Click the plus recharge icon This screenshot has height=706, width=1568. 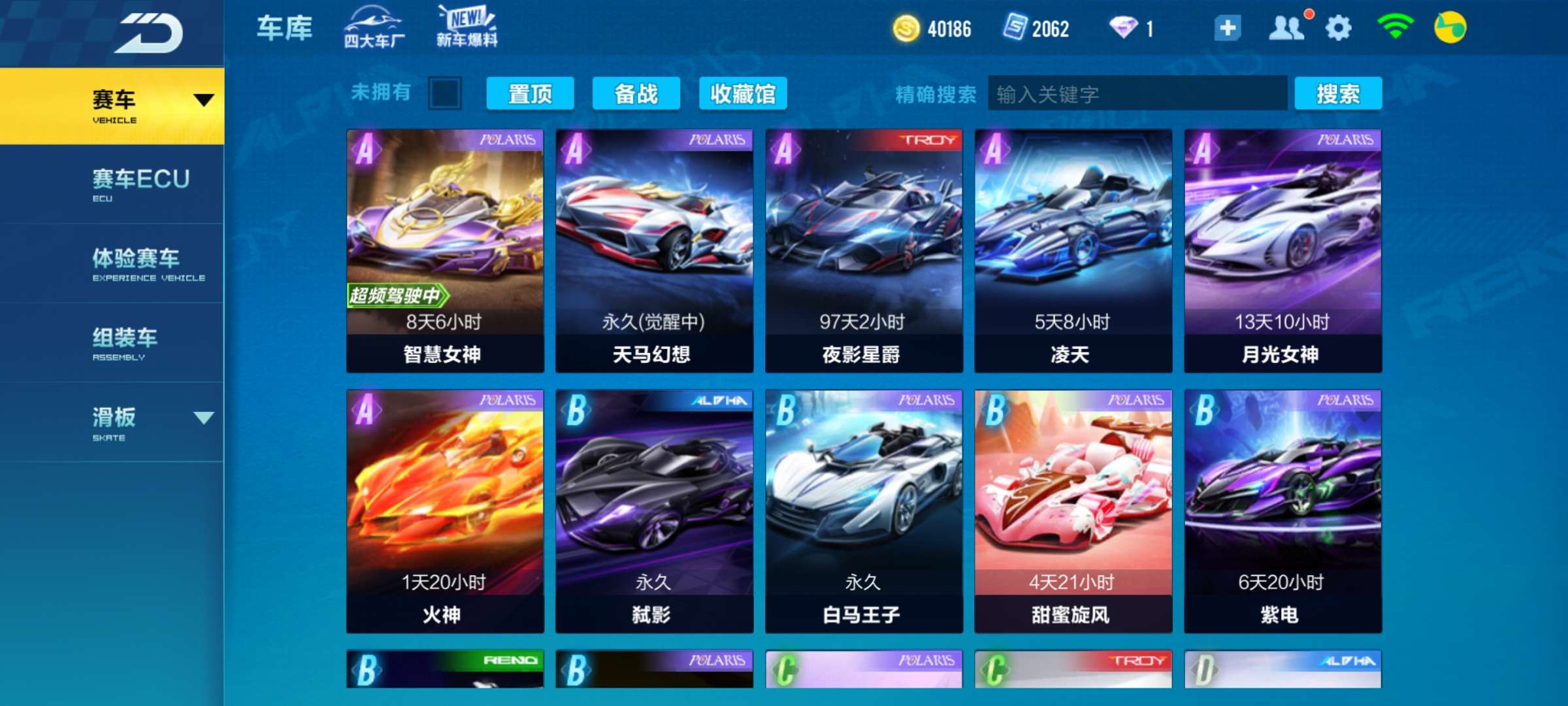tap(1227, 29)
